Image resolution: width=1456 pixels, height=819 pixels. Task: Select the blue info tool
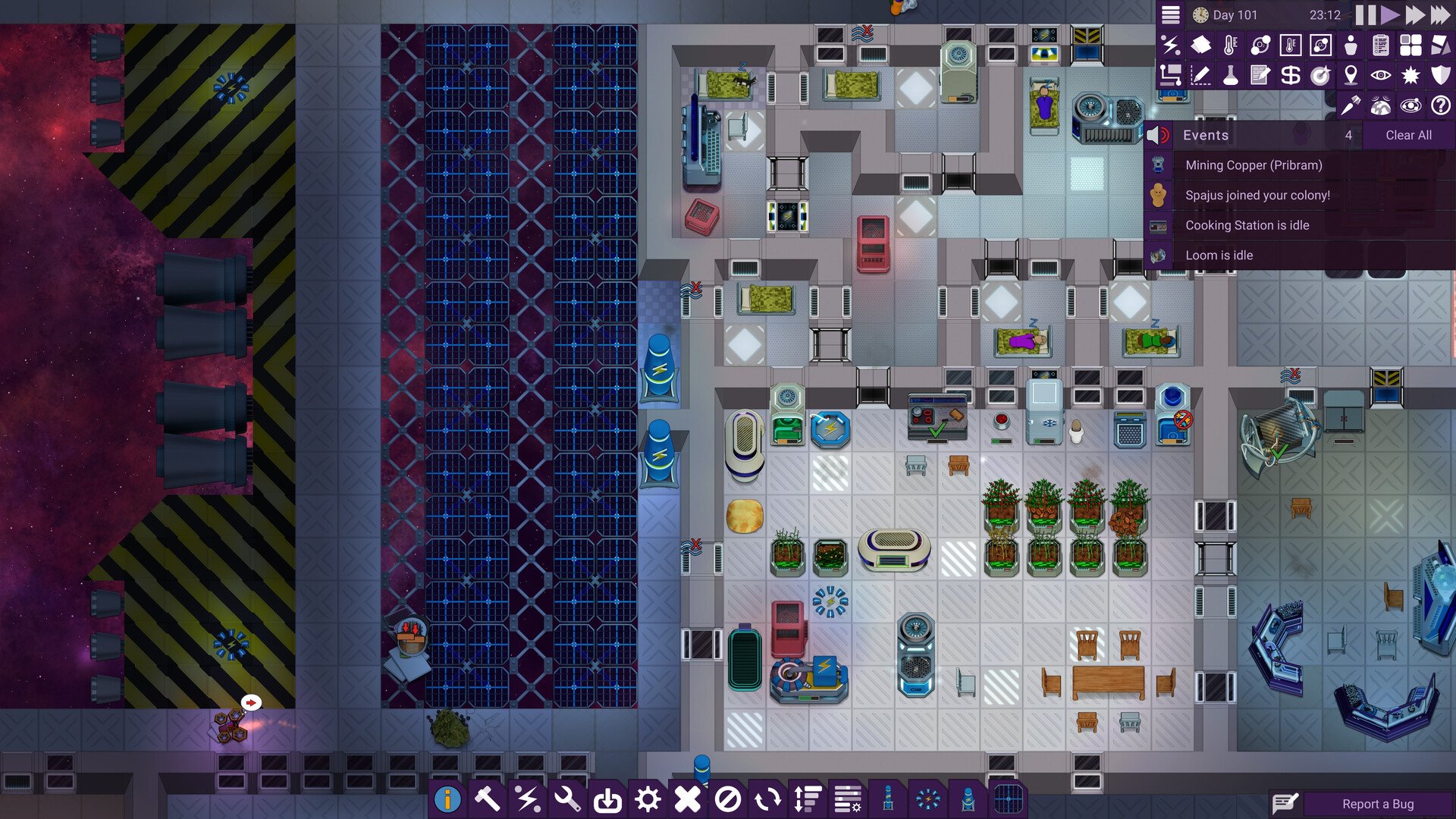(447, 799)
